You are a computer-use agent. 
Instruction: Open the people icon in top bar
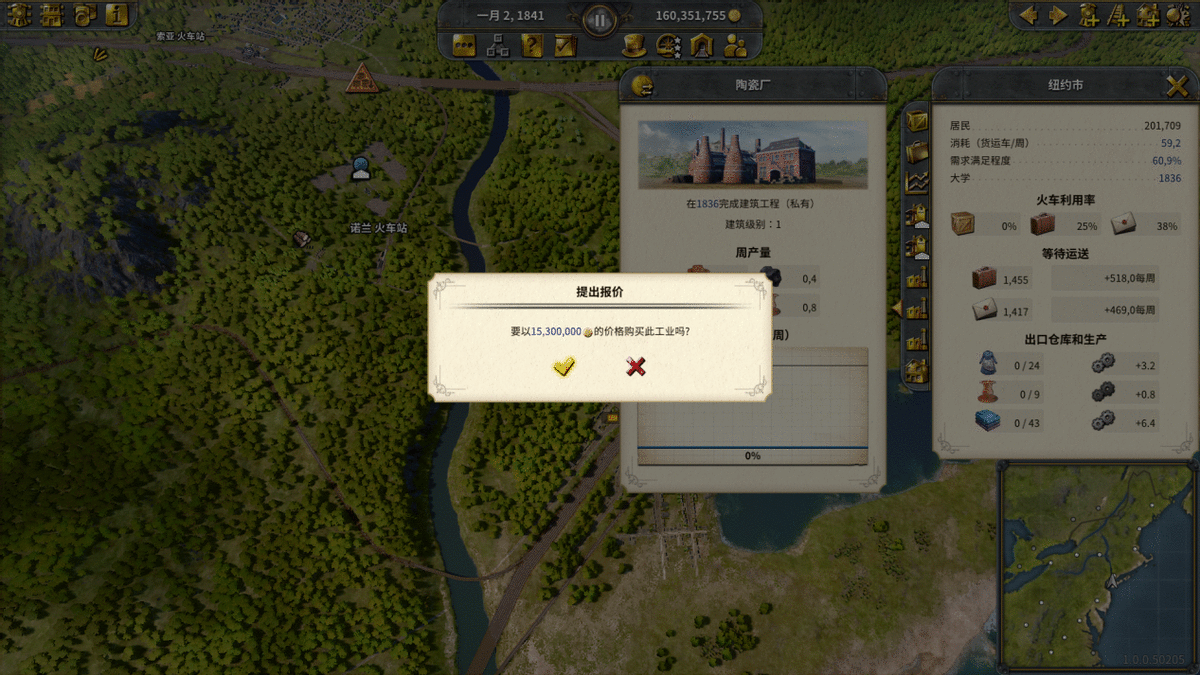[735, 45]
